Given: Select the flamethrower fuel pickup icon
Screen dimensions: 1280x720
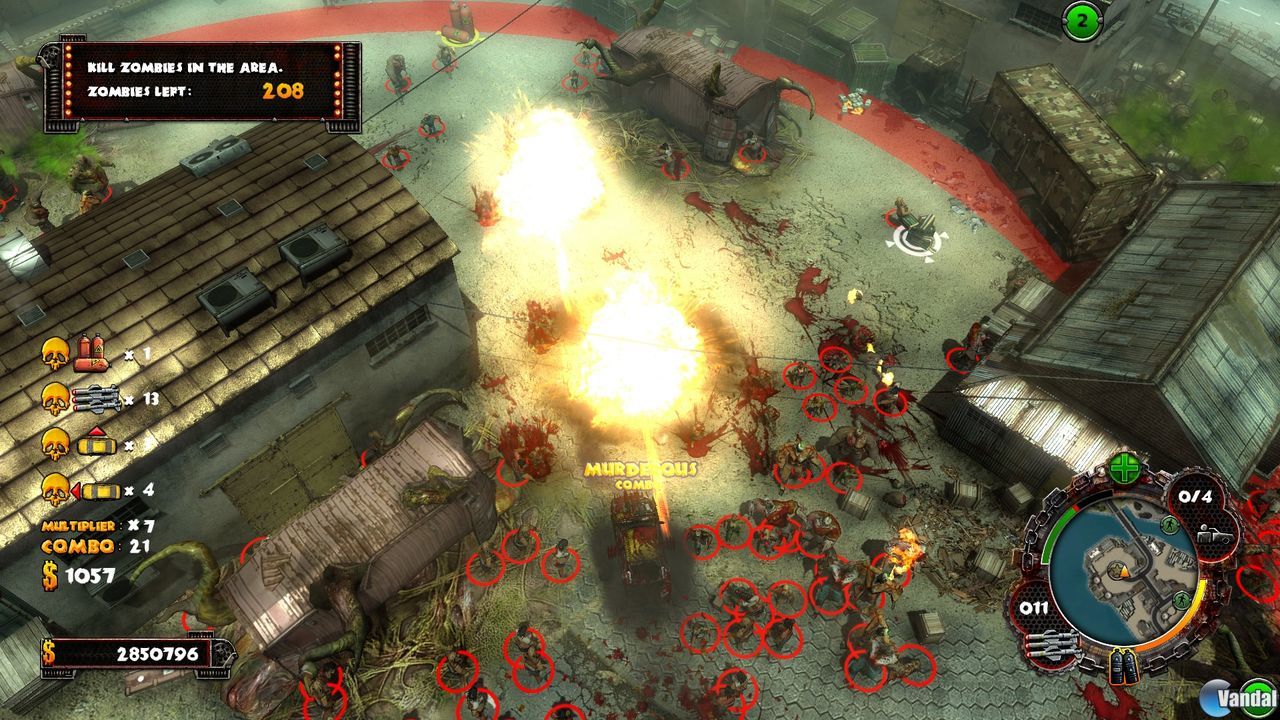Looking at the screenshot, I should coord(91,354).
